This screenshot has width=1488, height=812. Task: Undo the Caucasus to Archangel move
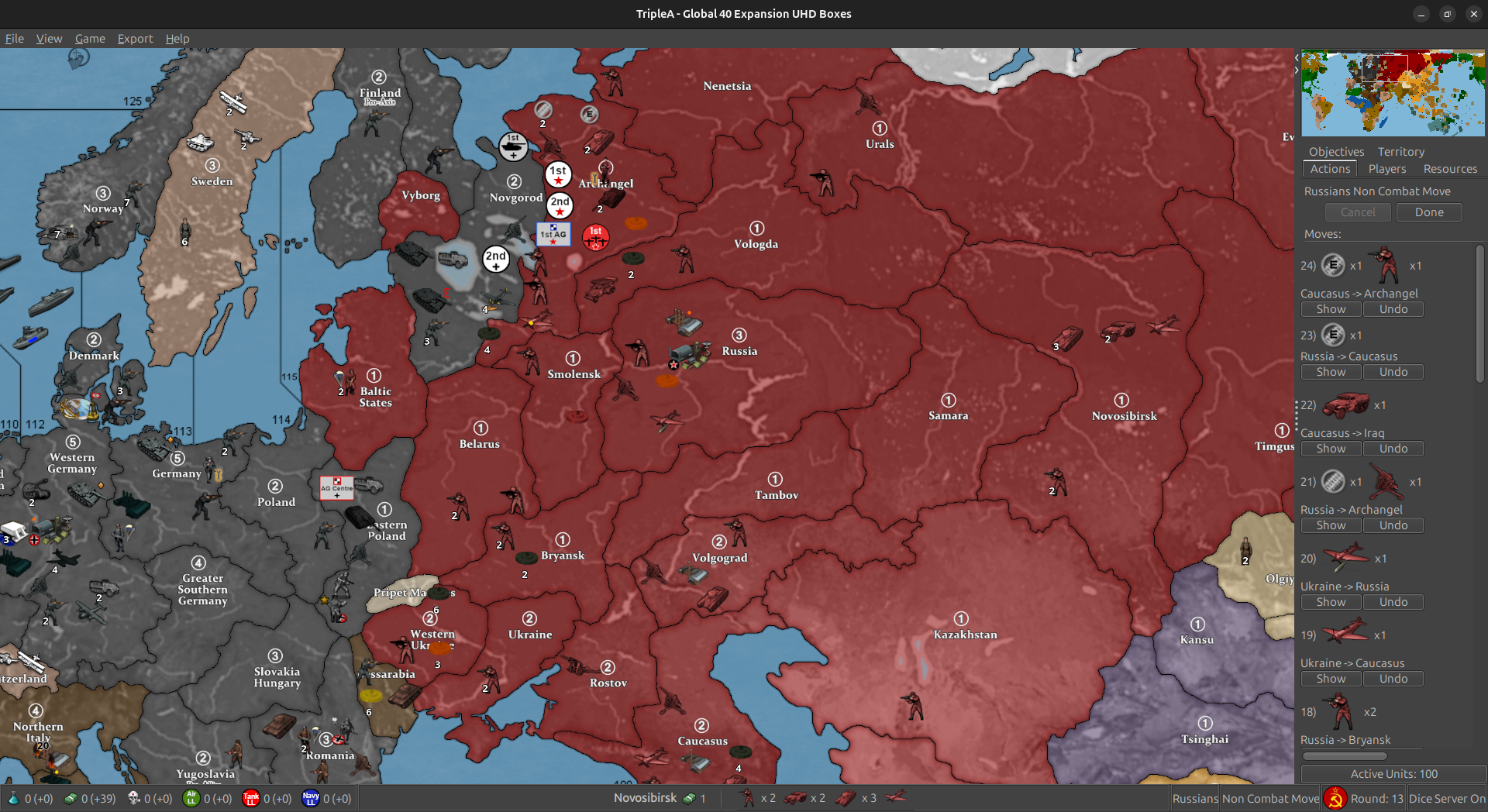point(1393,309)
